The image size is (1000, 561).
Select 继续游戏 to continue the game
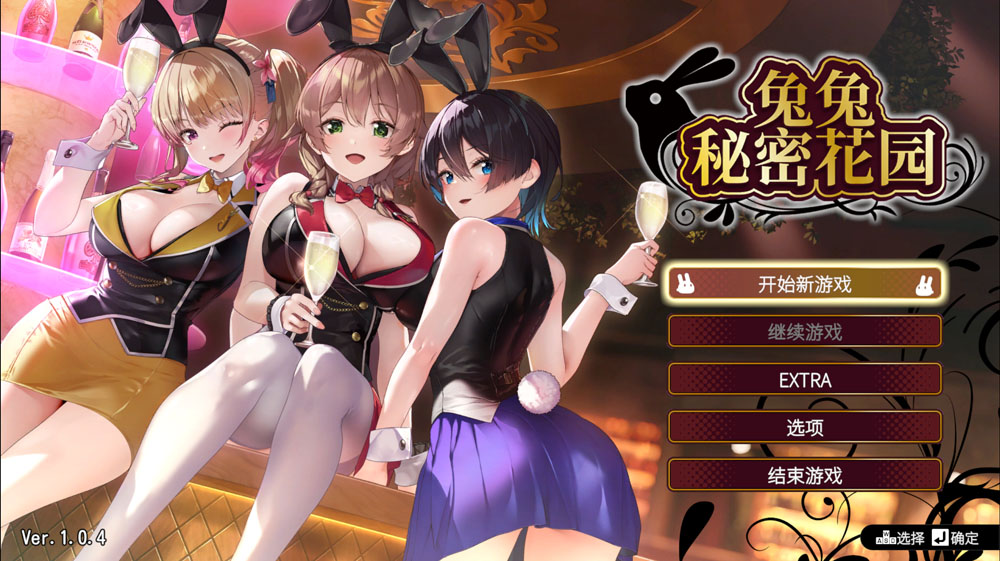click(x=804, y=331)
